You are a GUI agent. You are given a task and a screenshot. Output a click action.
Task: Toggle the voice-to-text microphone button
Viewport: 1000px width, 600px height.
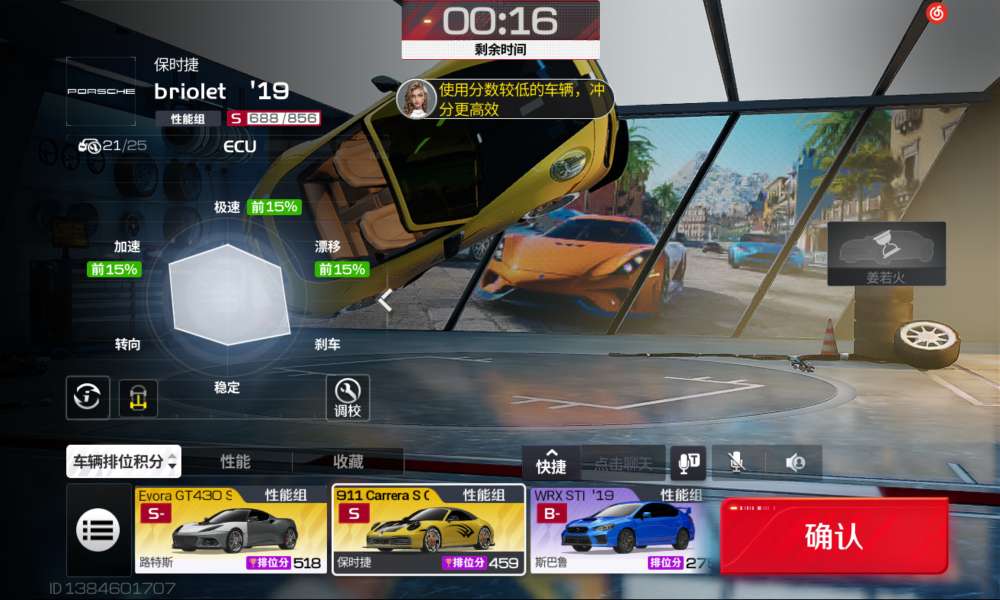click(x=690, y=462)
